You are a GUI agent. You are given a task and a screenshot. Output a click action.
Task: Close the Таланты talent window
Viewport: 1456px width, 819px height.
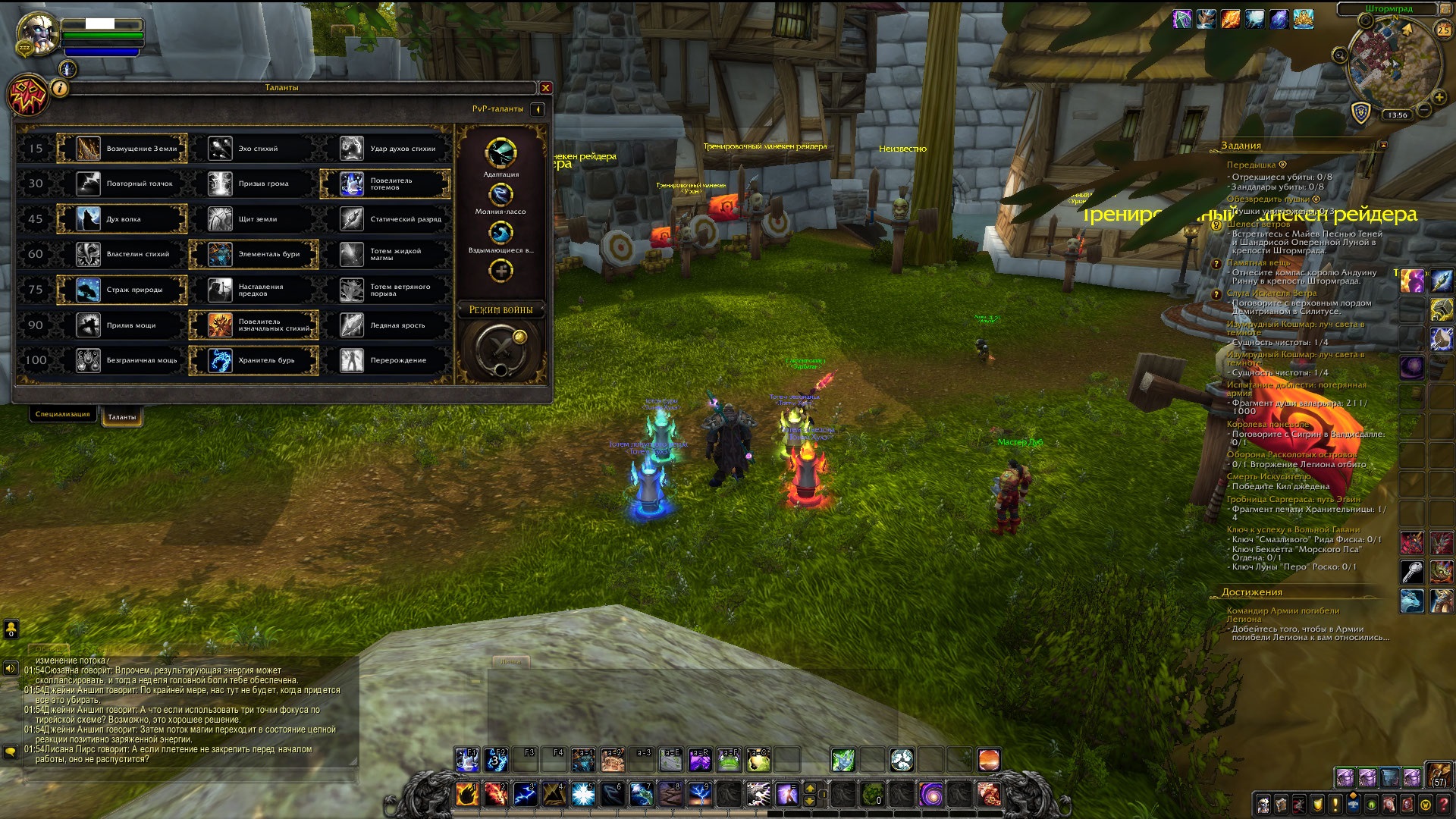pos(545,88)
